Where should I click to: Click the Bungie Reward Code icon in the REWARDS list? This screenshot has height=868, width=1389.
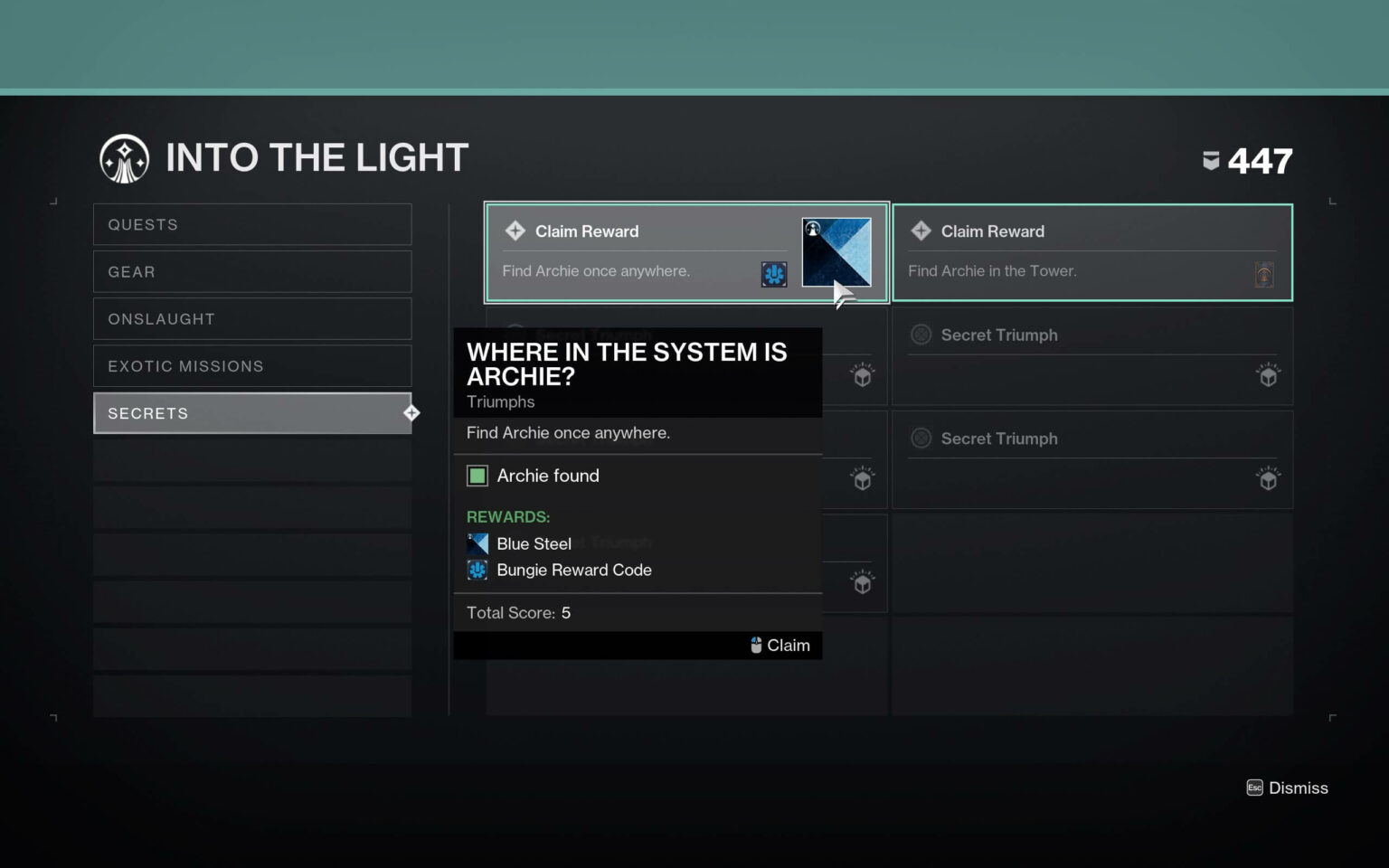[477, 571]
